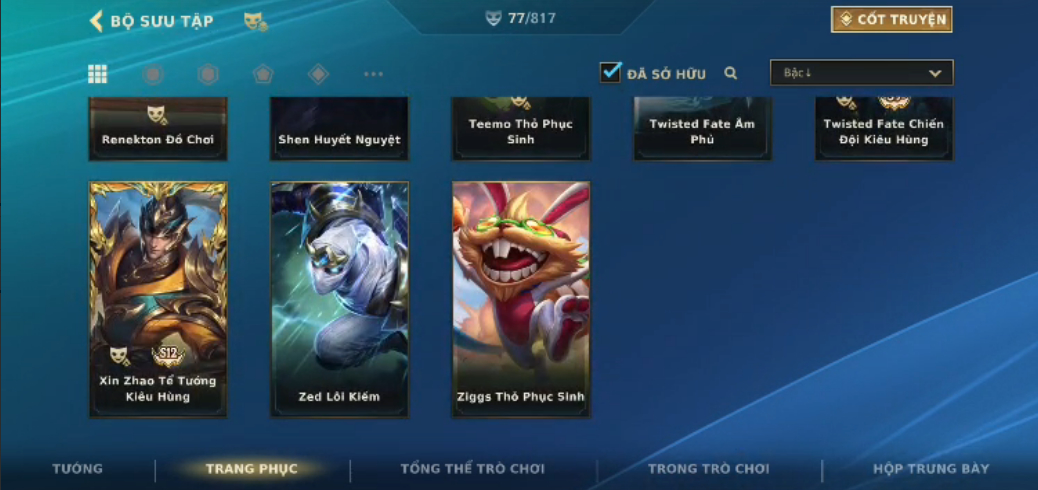Pick the Ziggs Thỏ Phục Sinh skin

[x=521, y=298]
